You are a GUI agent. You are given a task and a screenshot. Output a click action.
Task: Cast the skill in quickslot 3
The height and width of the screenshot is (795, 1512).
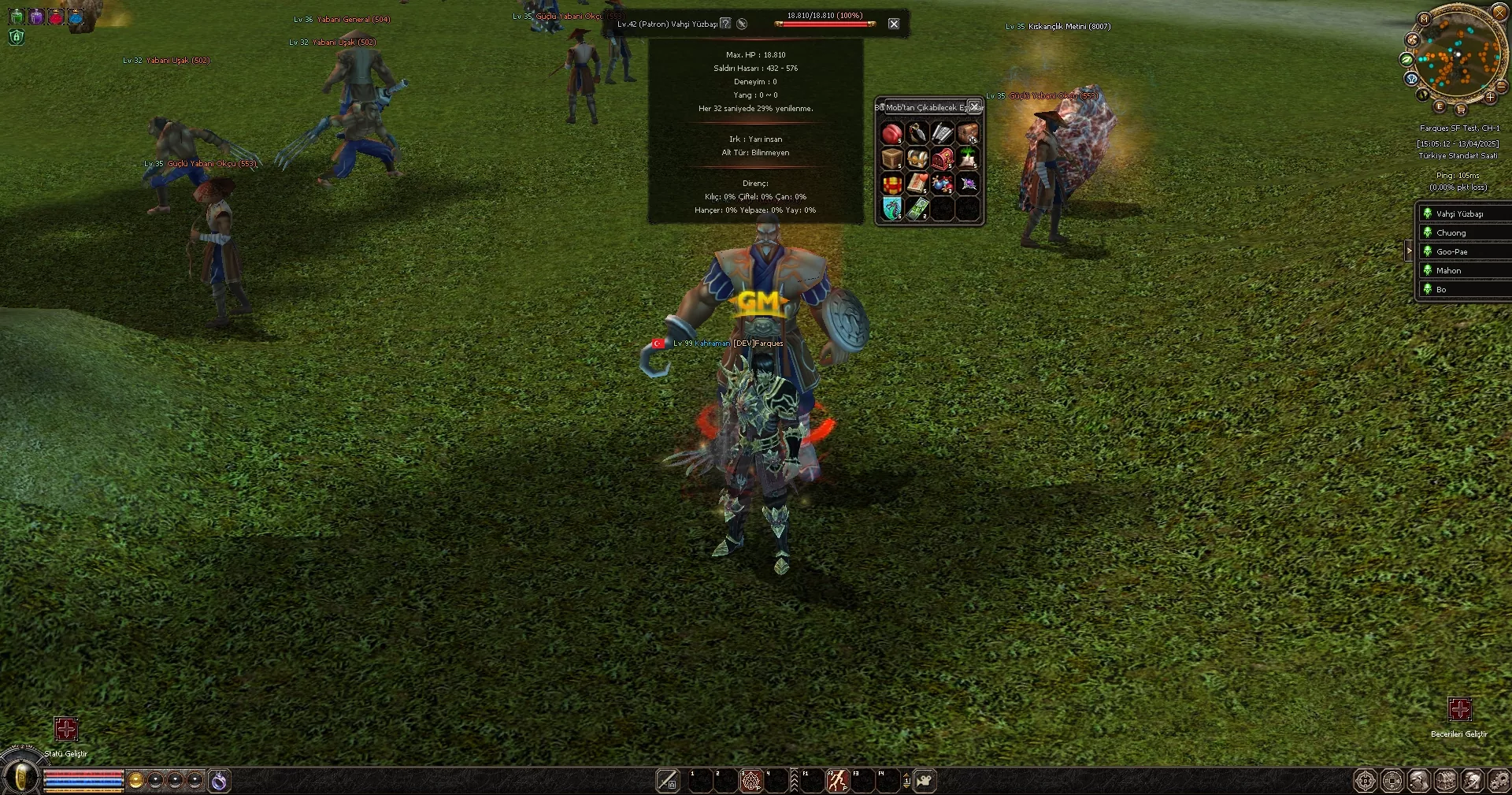pos(750,781)
